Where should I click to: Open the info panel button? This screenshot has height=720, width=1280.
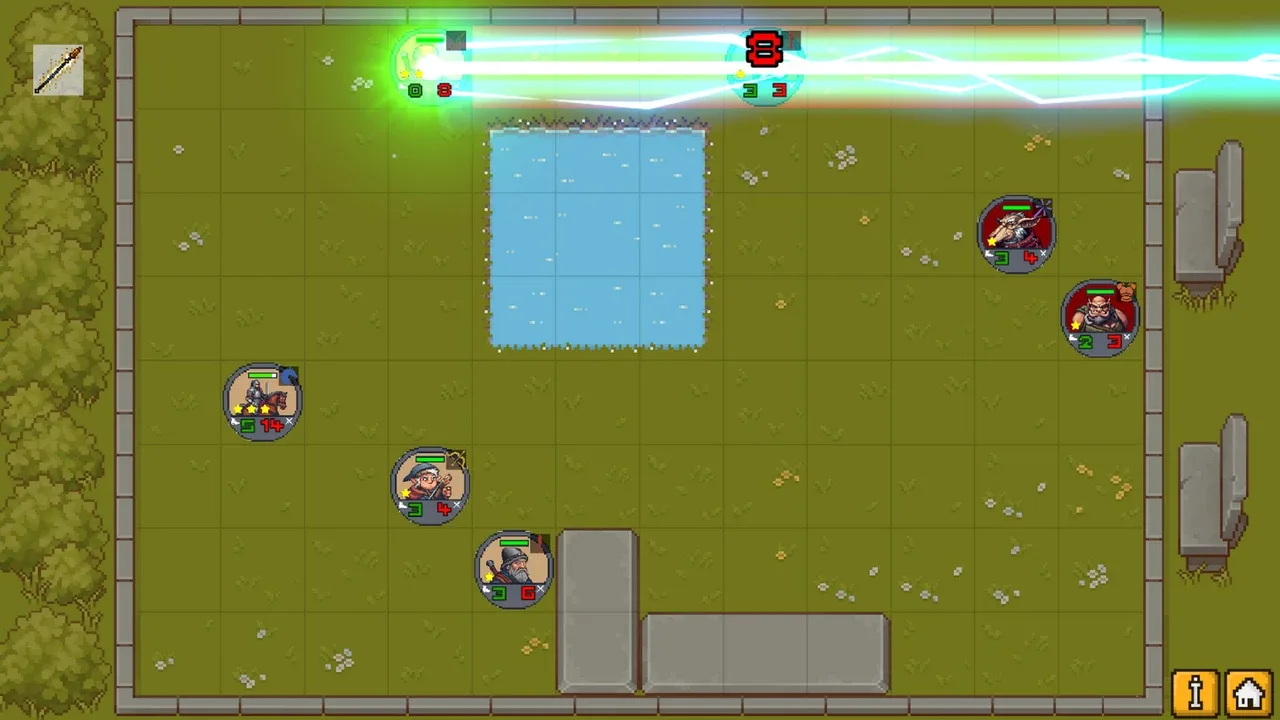tap(1195, 692)
